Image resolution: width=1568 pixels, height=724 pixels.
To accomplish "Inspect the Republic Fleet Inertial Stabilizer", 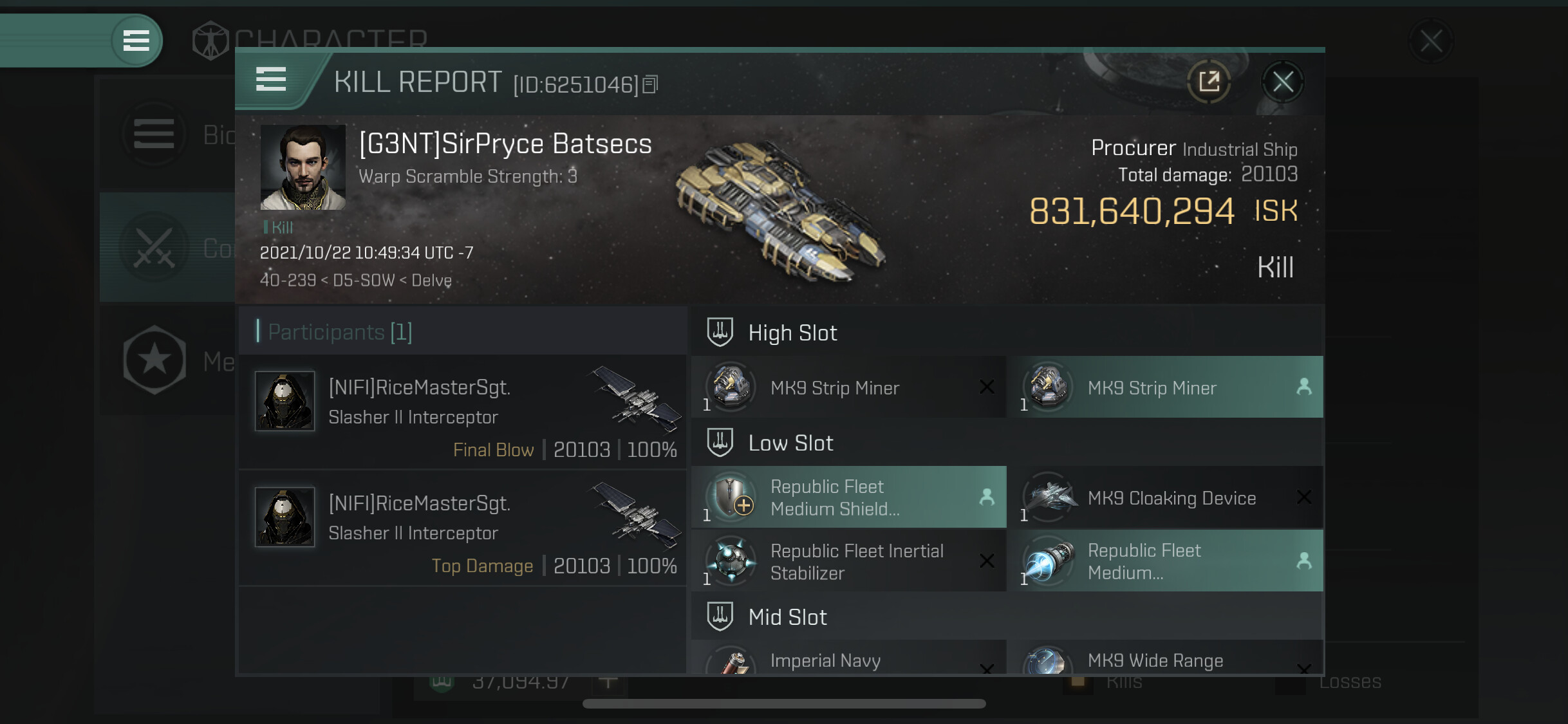I will pos(848,561).
